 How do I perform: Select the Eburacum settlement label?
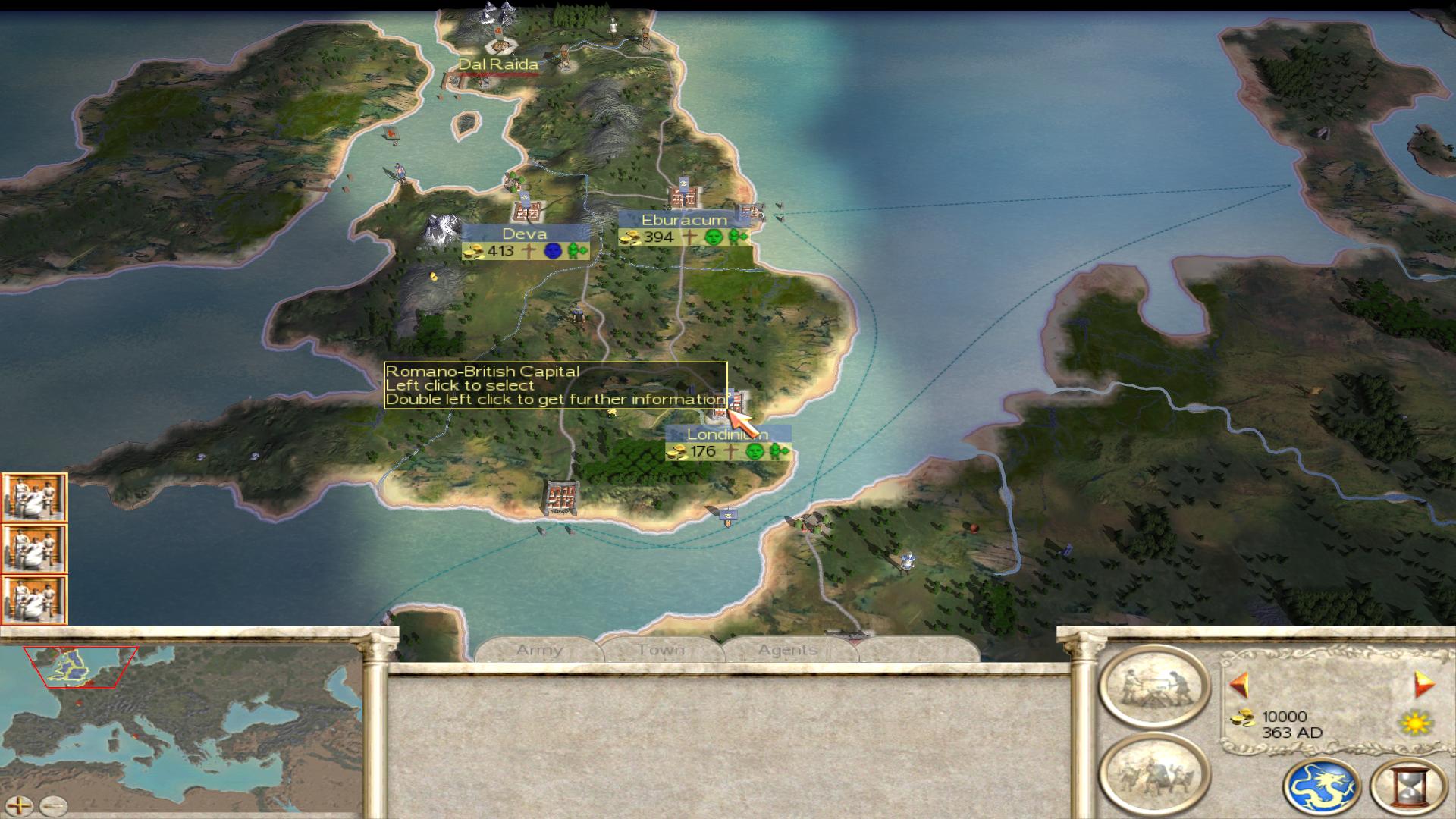point(684,220)
